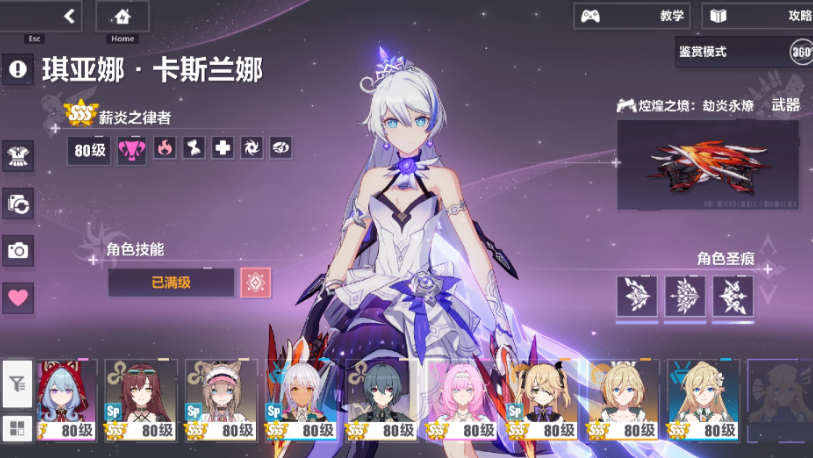Return to the Home screen
This screenshot has height=458, width=813.
122,16
